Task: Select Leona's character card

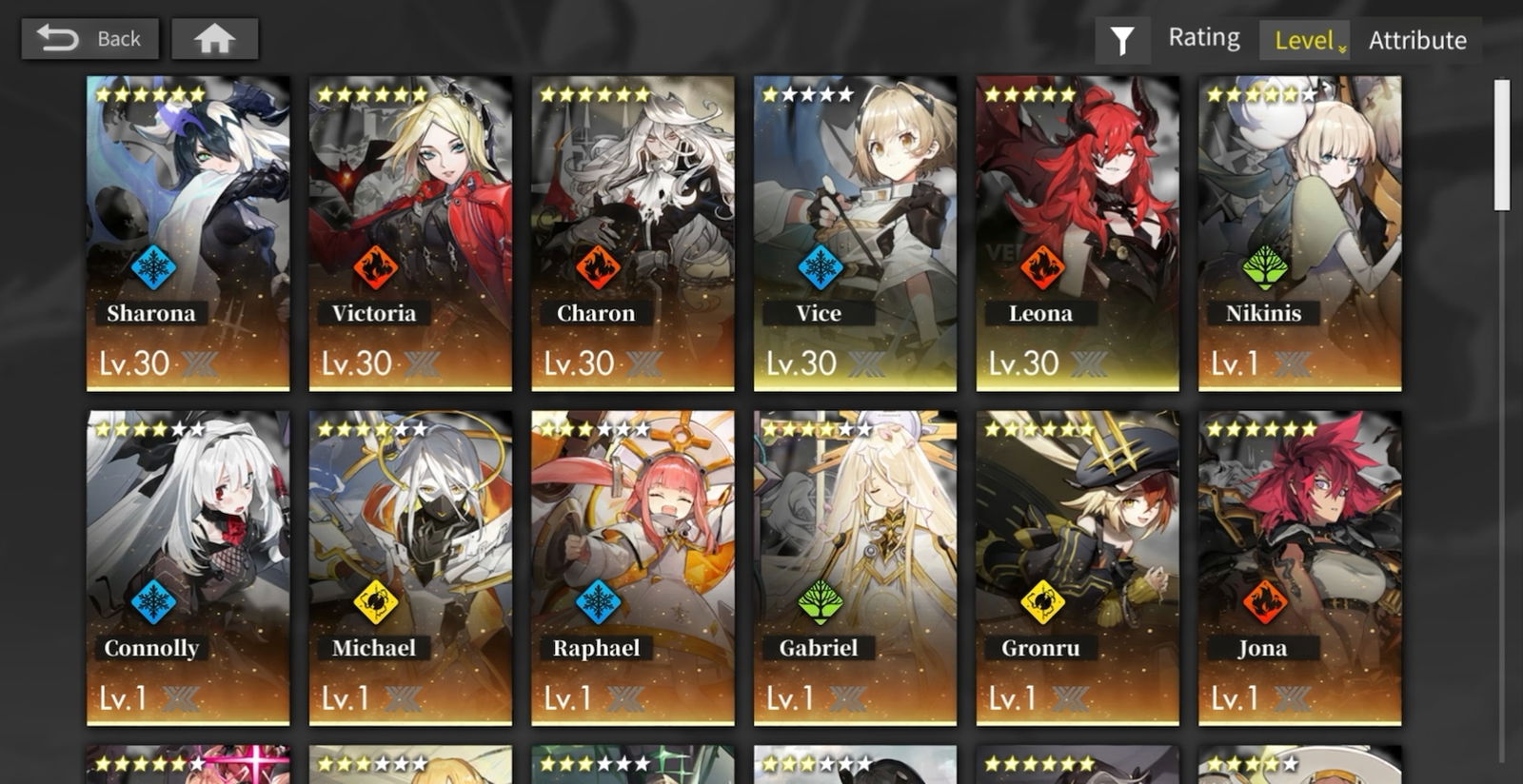Action: point(1078,233)
